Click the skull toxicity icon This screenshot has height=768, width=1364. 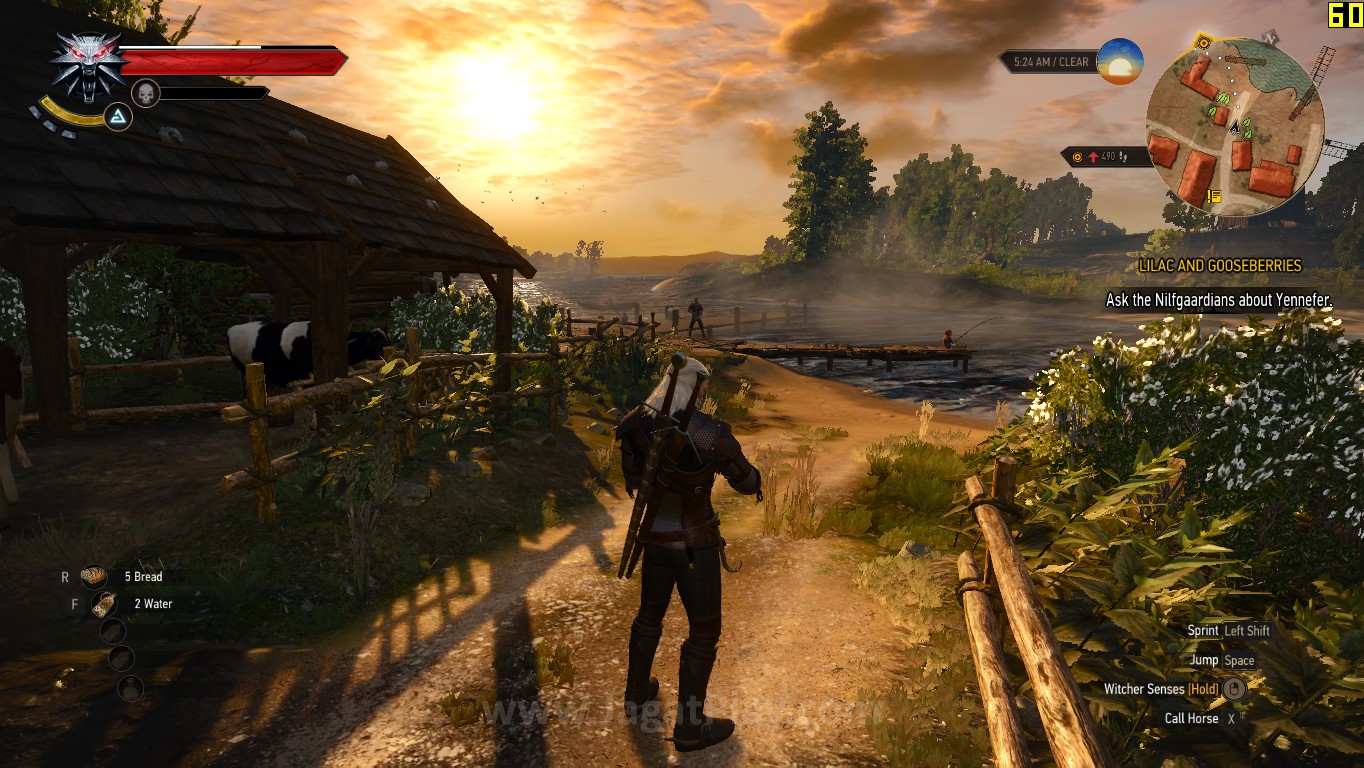(146, 93)
